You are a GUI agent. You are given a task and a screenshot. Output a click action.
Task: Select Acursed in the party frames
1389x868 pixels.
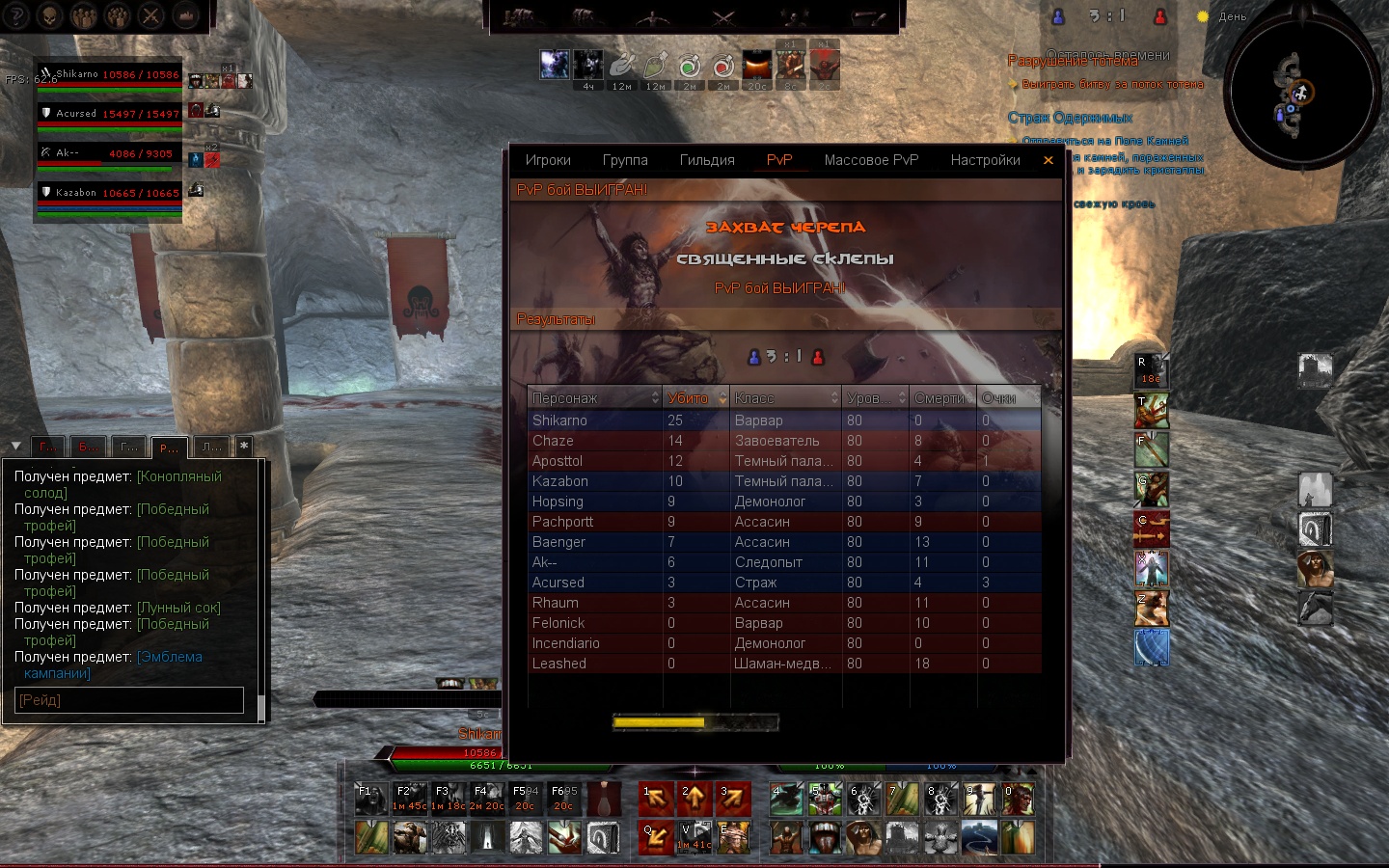[108, 115]
